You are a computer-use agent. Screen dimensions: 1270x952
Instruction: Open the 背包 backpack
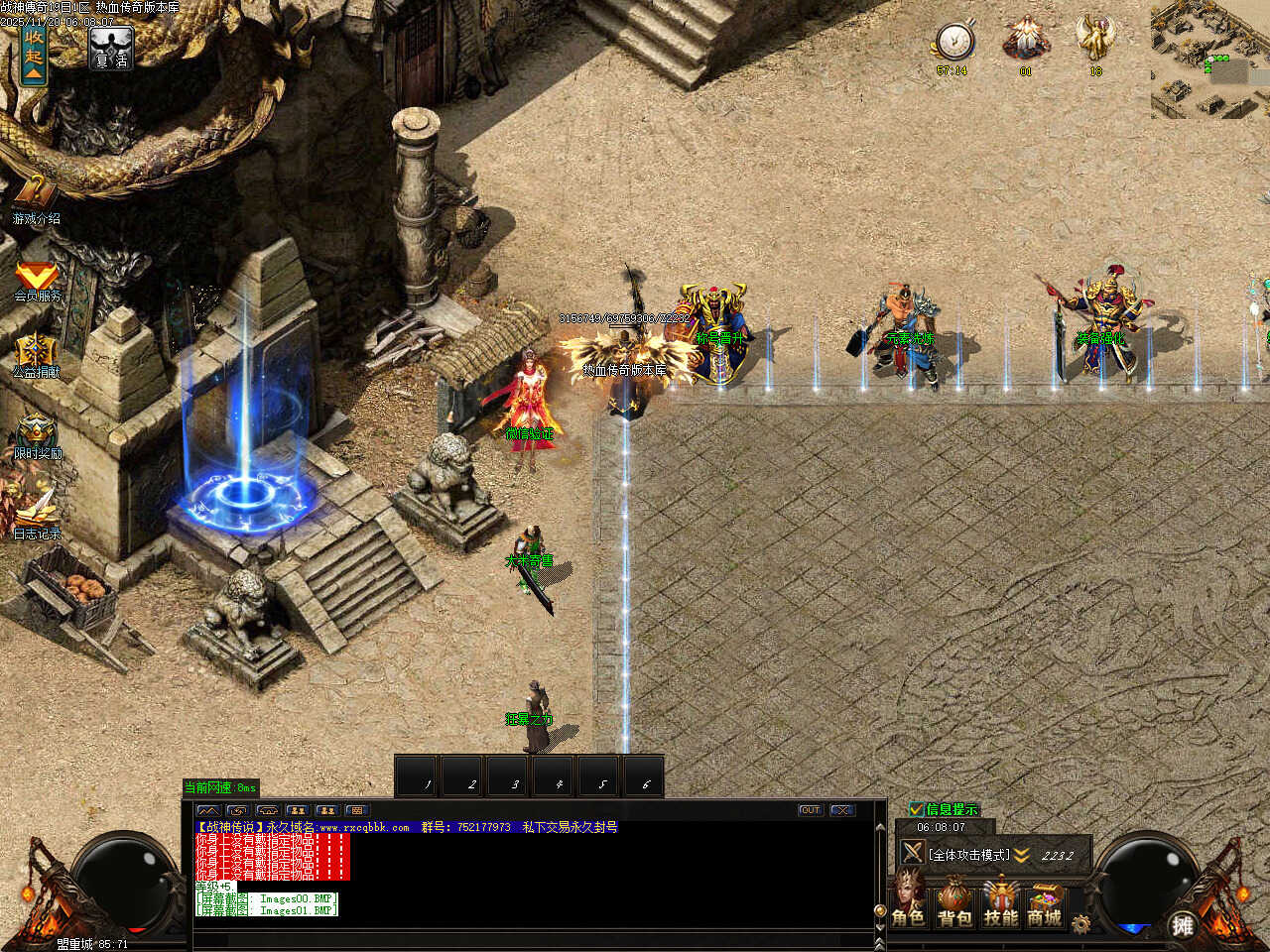click(954, 904)
